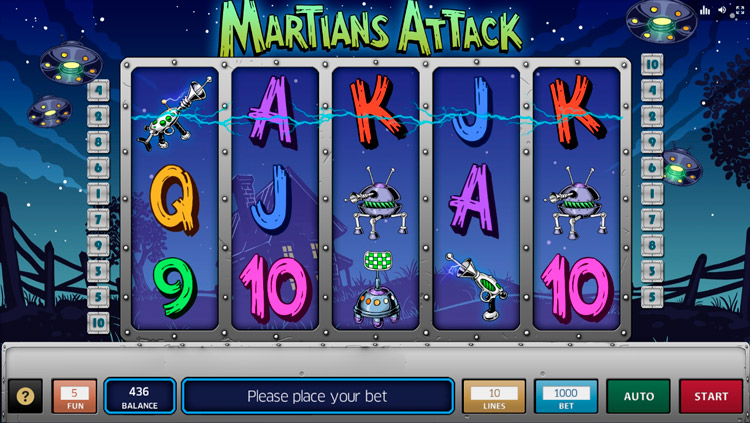Open the question mark help screen
The image size is (750, 423).
tap(25, 396)
